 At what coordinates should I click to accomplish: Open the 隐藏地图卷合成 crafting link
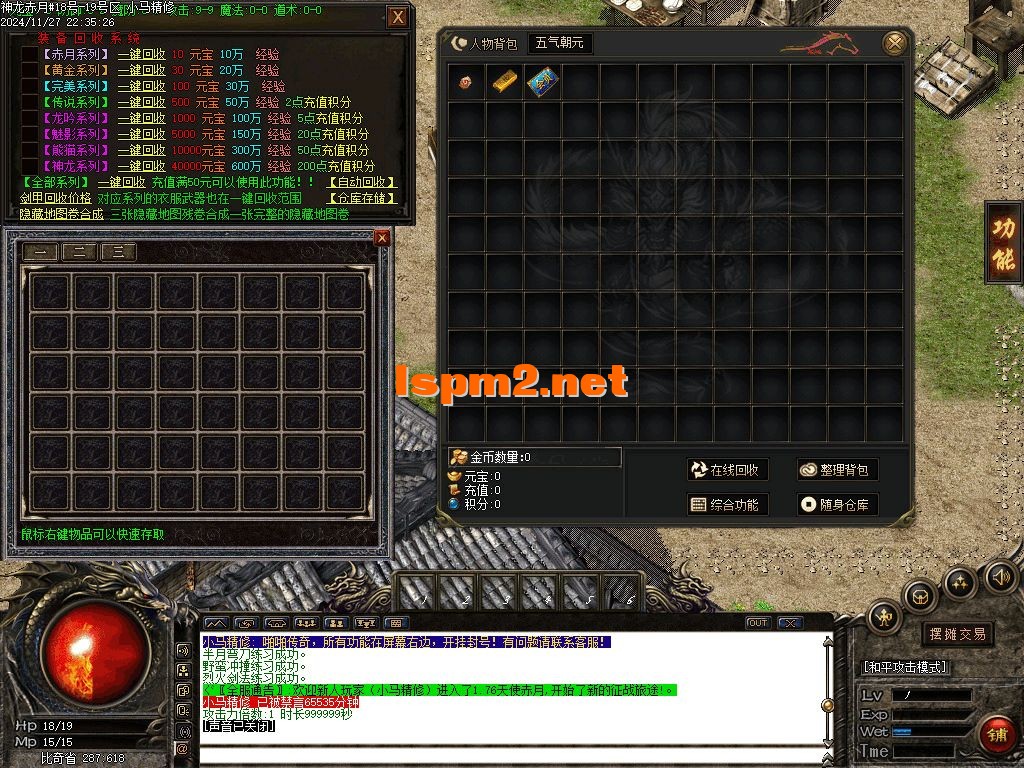click(62, 214)
